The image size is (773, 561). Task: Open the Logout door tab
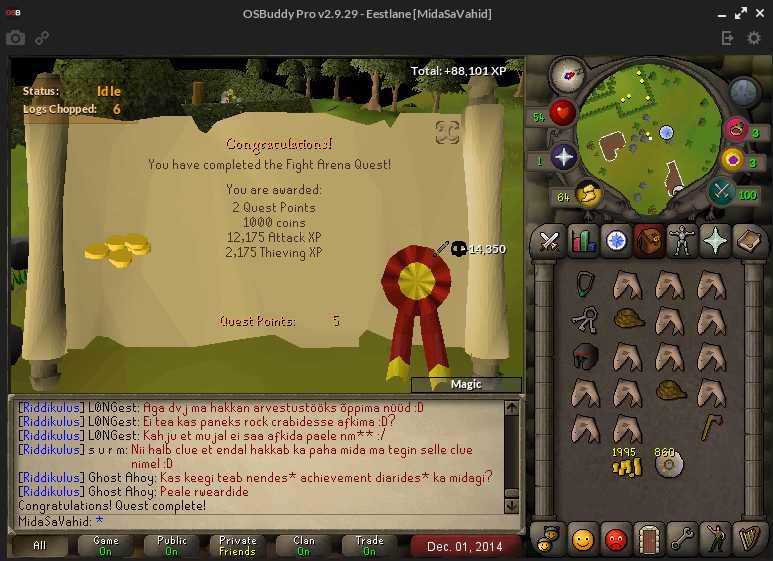(649, 539)
